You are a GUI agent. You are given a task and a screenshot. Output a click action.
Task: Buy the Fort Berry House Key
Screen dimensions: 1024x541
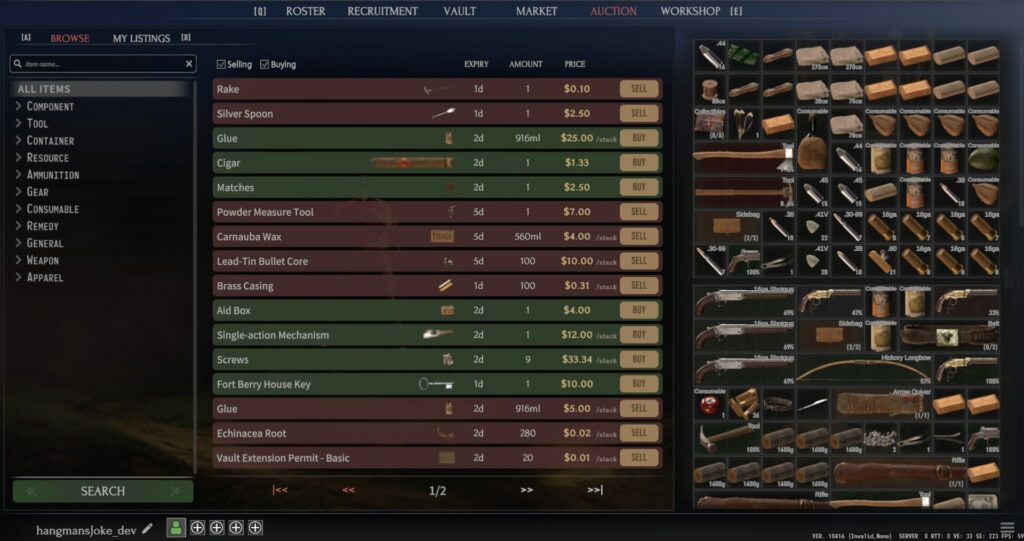tap(639, 384)
